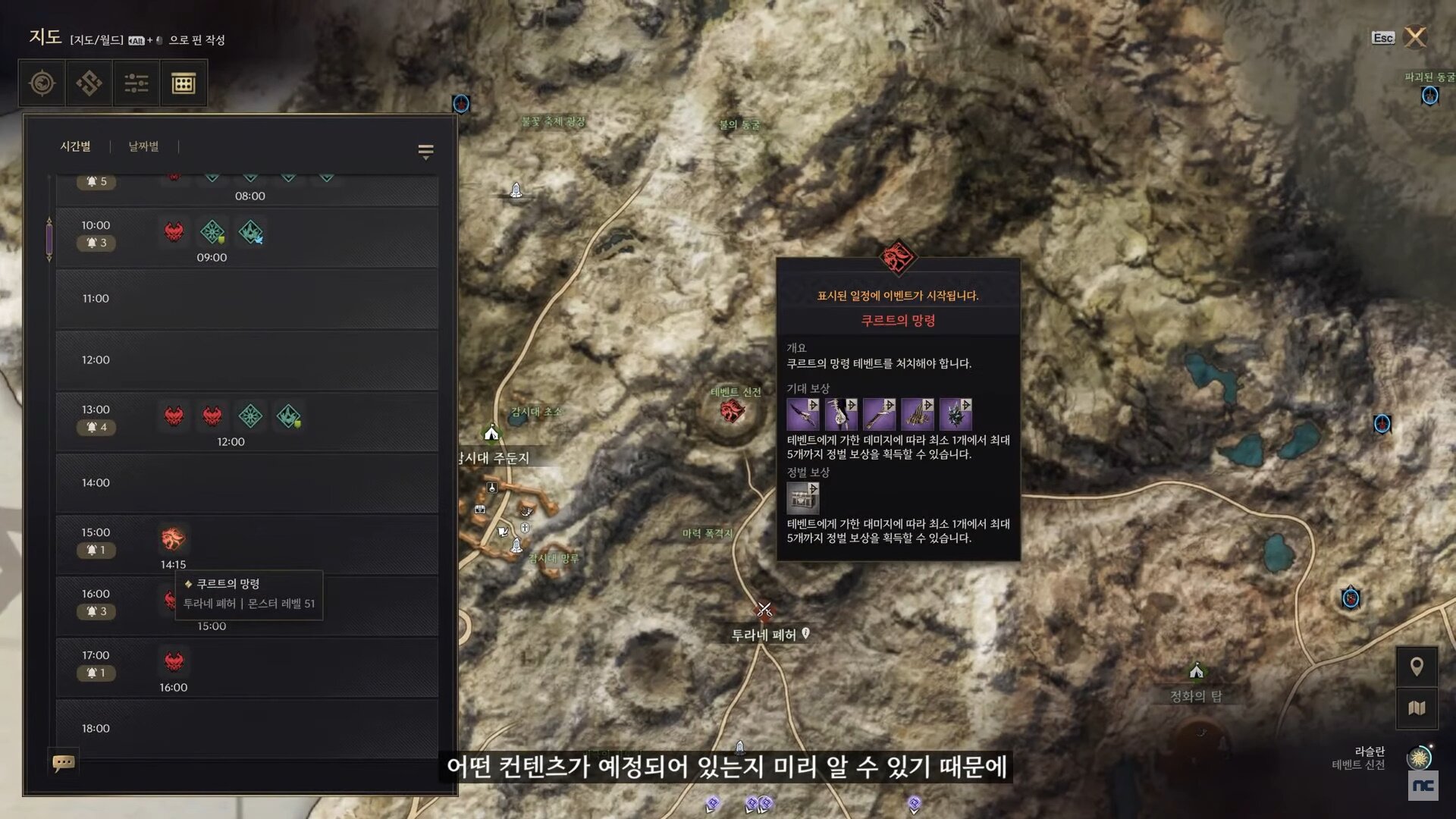Select the diamond waypoint toolbar button
The image size is (1456, 819).
click(x=89, y=83)
